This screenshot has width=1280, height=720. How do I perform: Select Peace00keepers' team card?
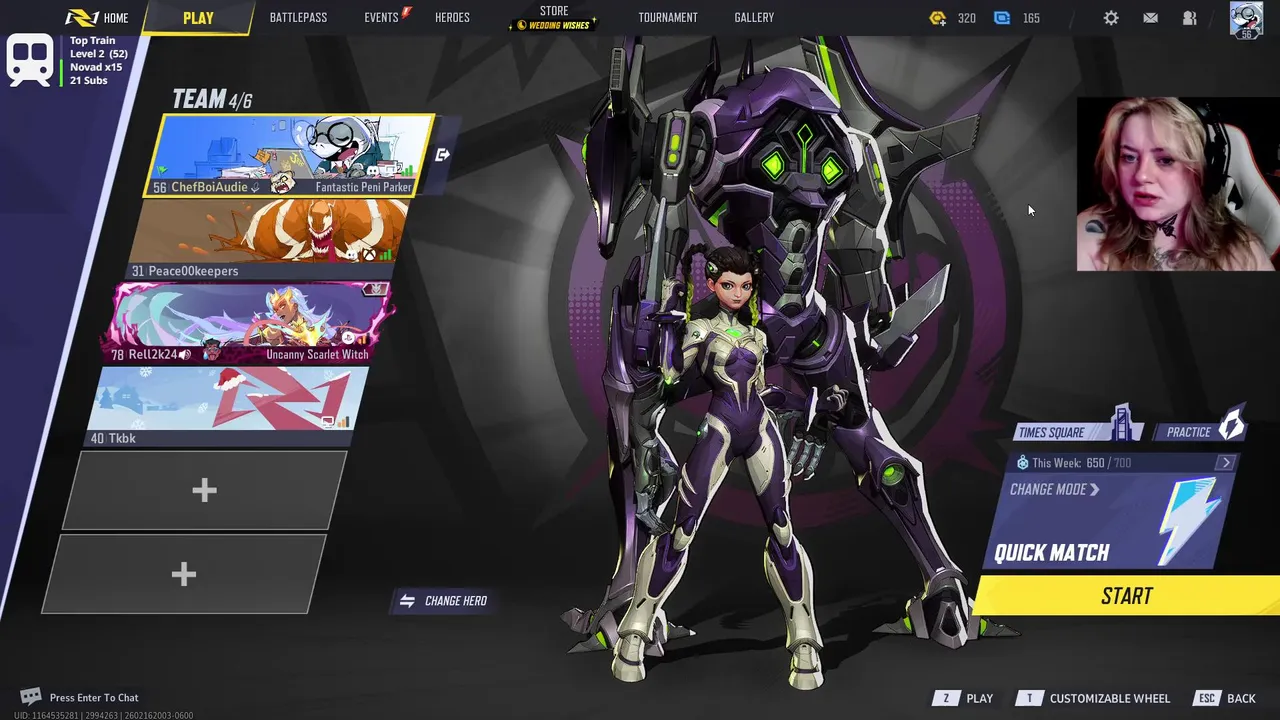click(268, 238)
